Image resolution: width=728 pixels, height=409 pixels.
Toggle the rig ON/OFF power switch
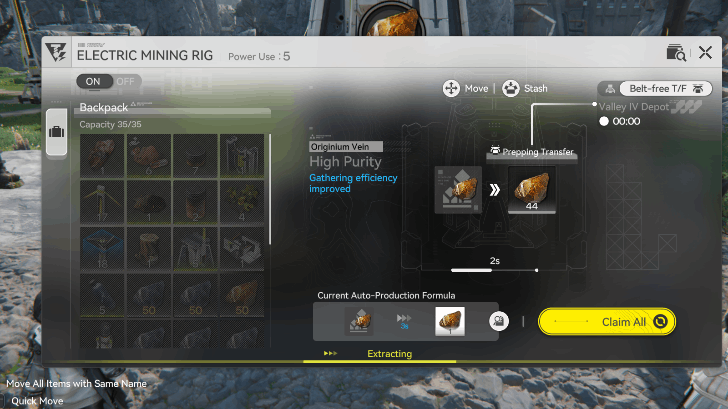pos(108,81)
